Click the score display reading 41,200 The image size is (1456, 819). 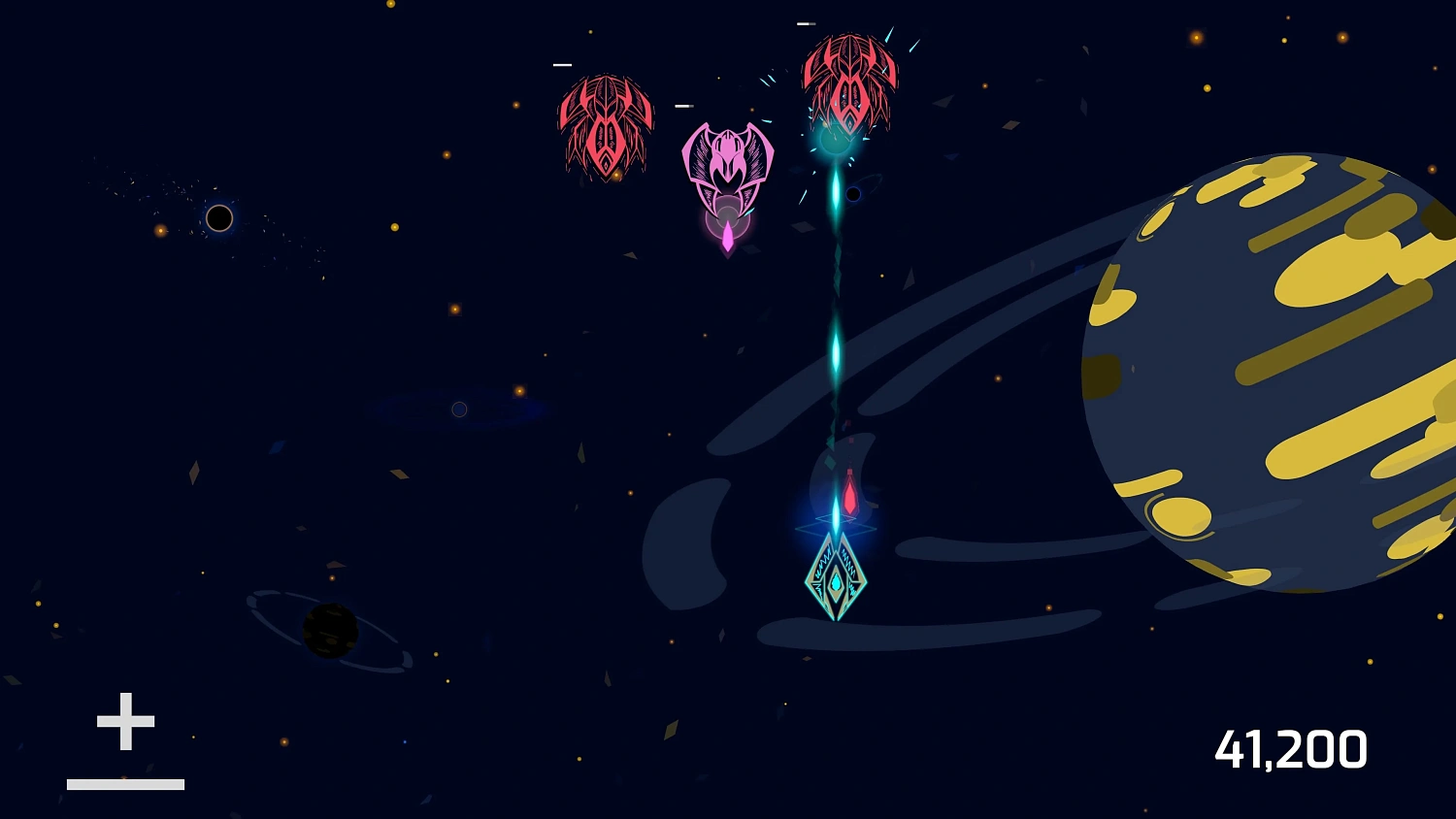[x=1292, y=747]
